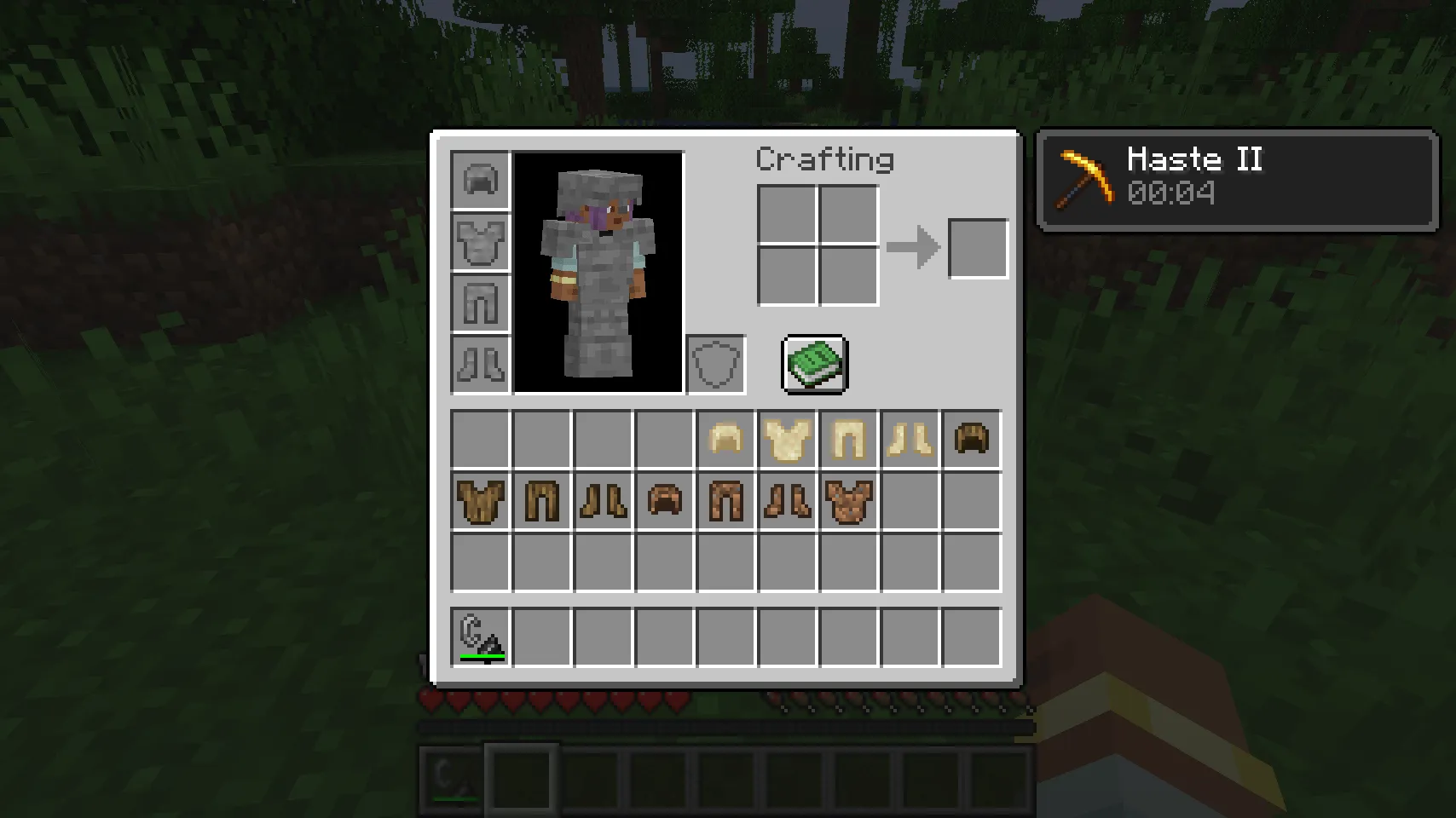
Task: Click the boots armor slot
Action: tap(480, 365)
